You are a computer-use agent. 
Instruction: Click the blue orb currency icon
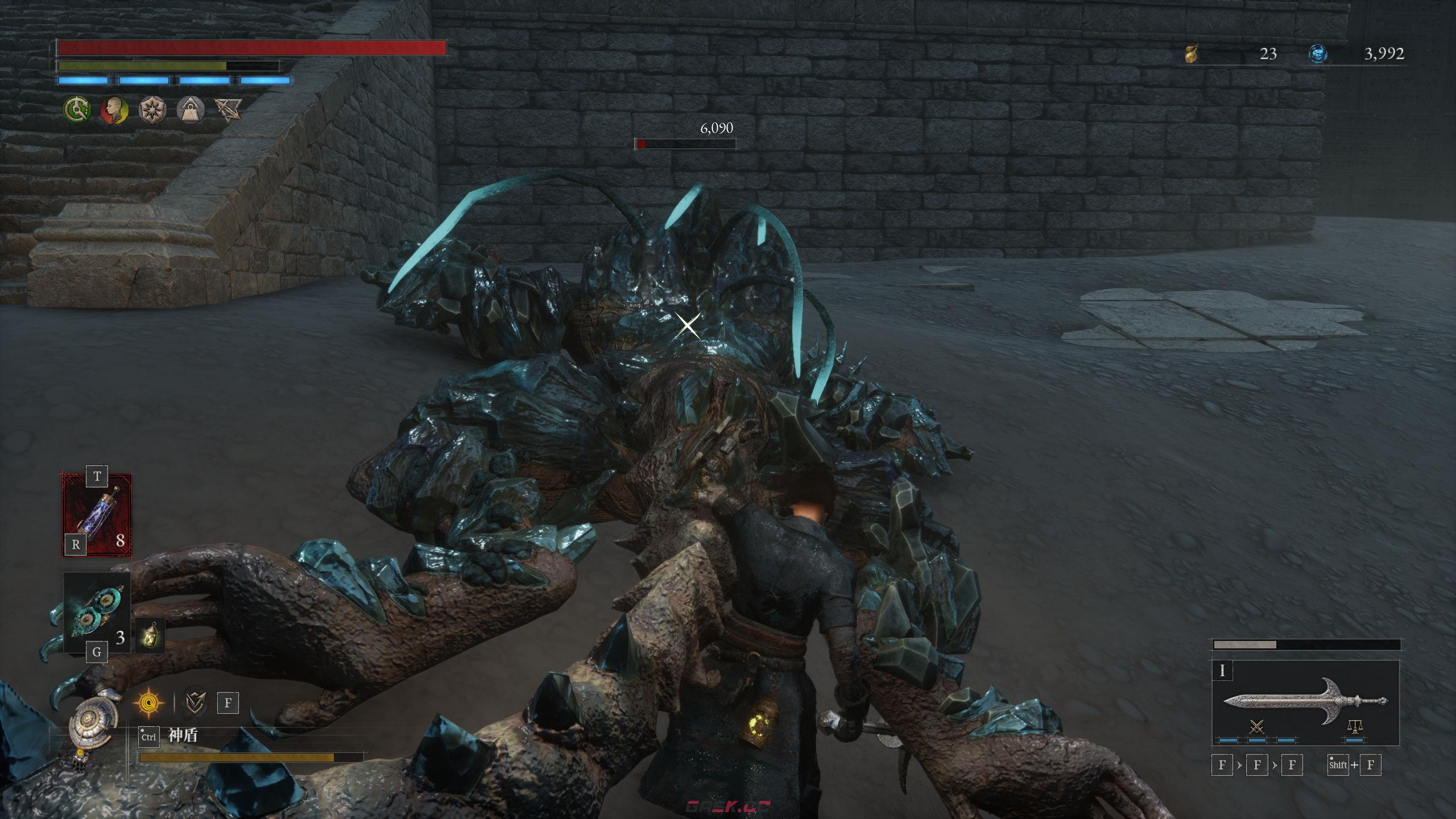(1318, 54)
